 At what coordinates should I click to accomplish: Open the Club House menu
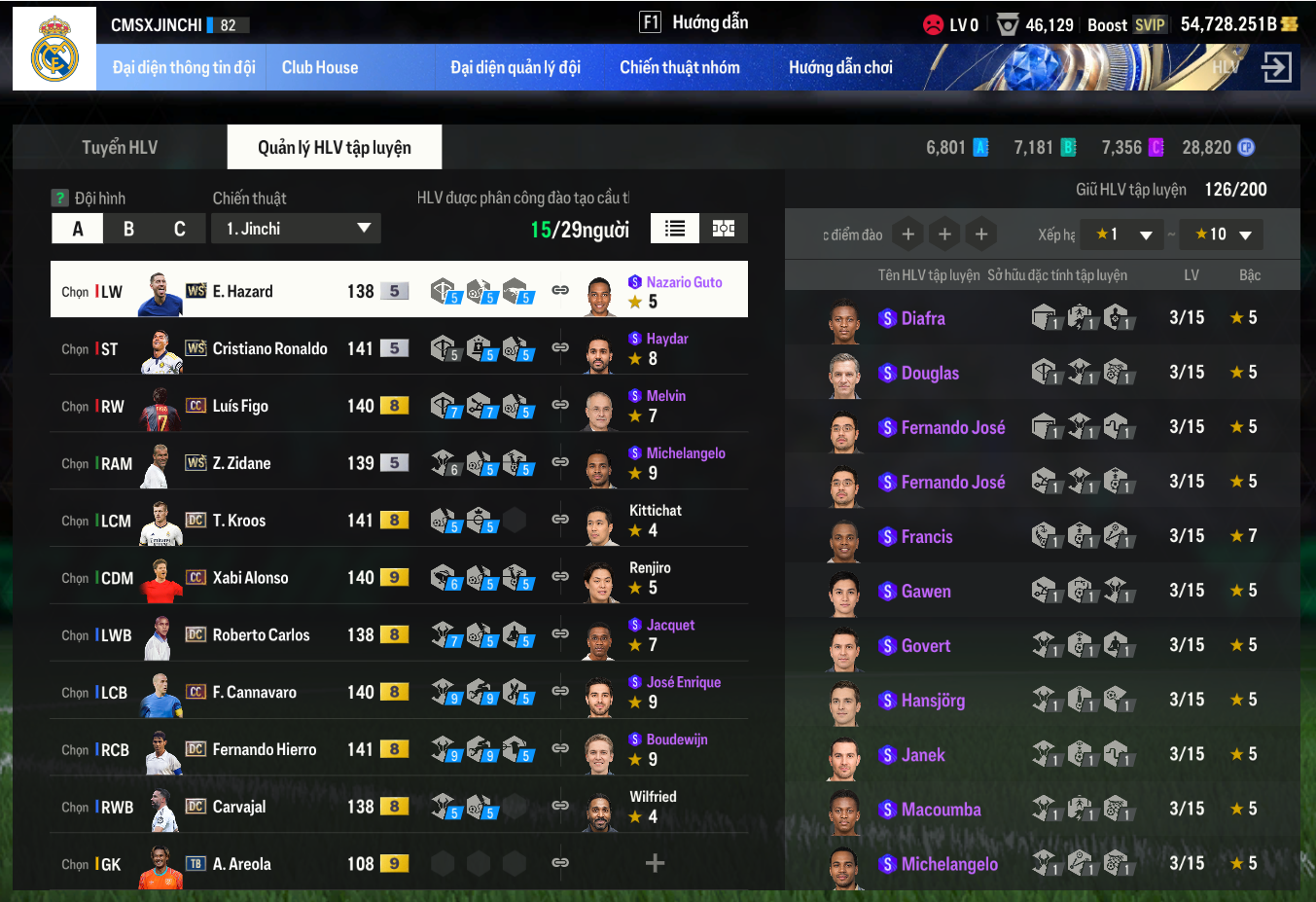pos(320,67)
